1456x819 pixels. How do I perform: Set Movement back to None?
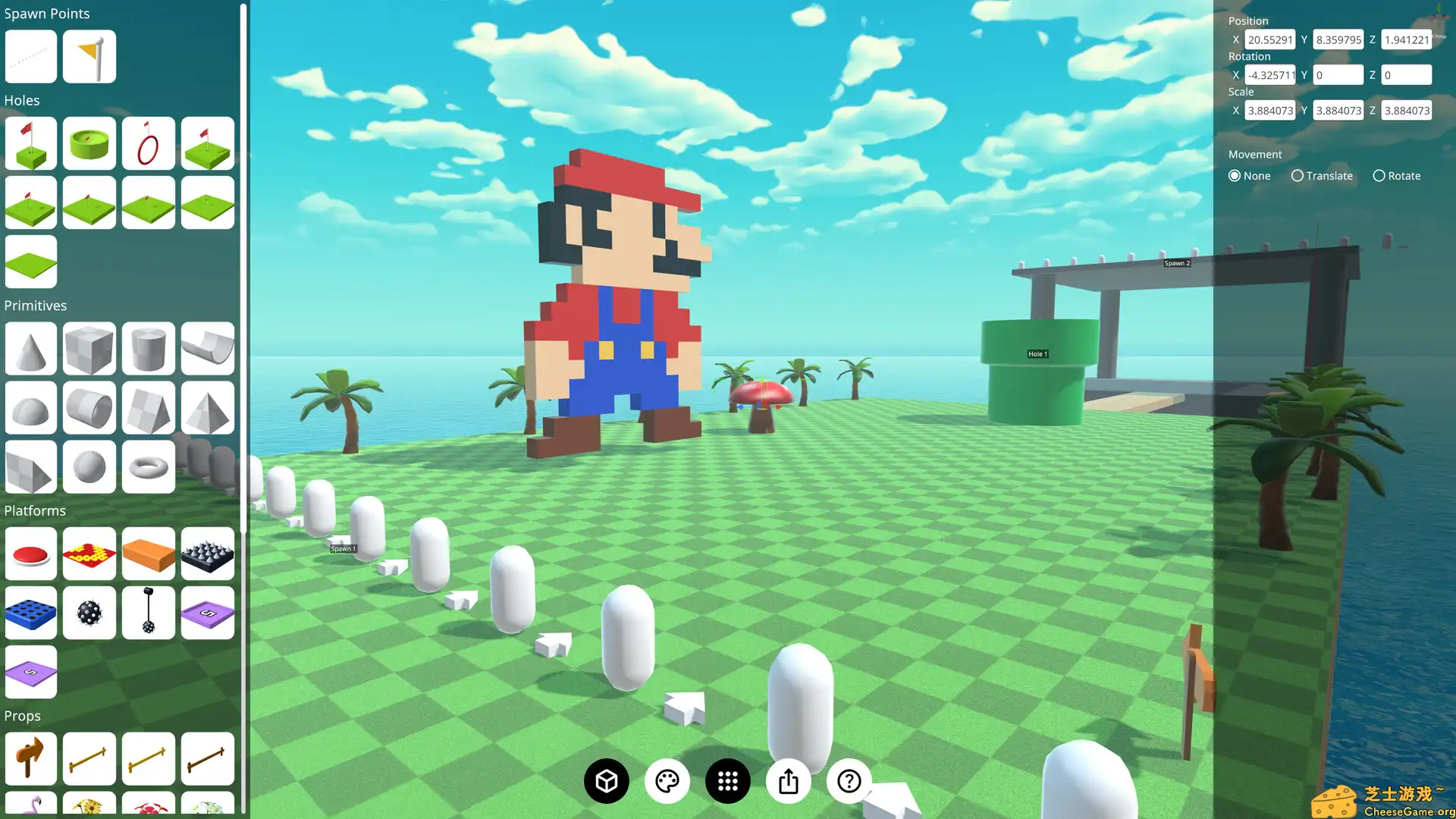click(x=1235, y=175)
